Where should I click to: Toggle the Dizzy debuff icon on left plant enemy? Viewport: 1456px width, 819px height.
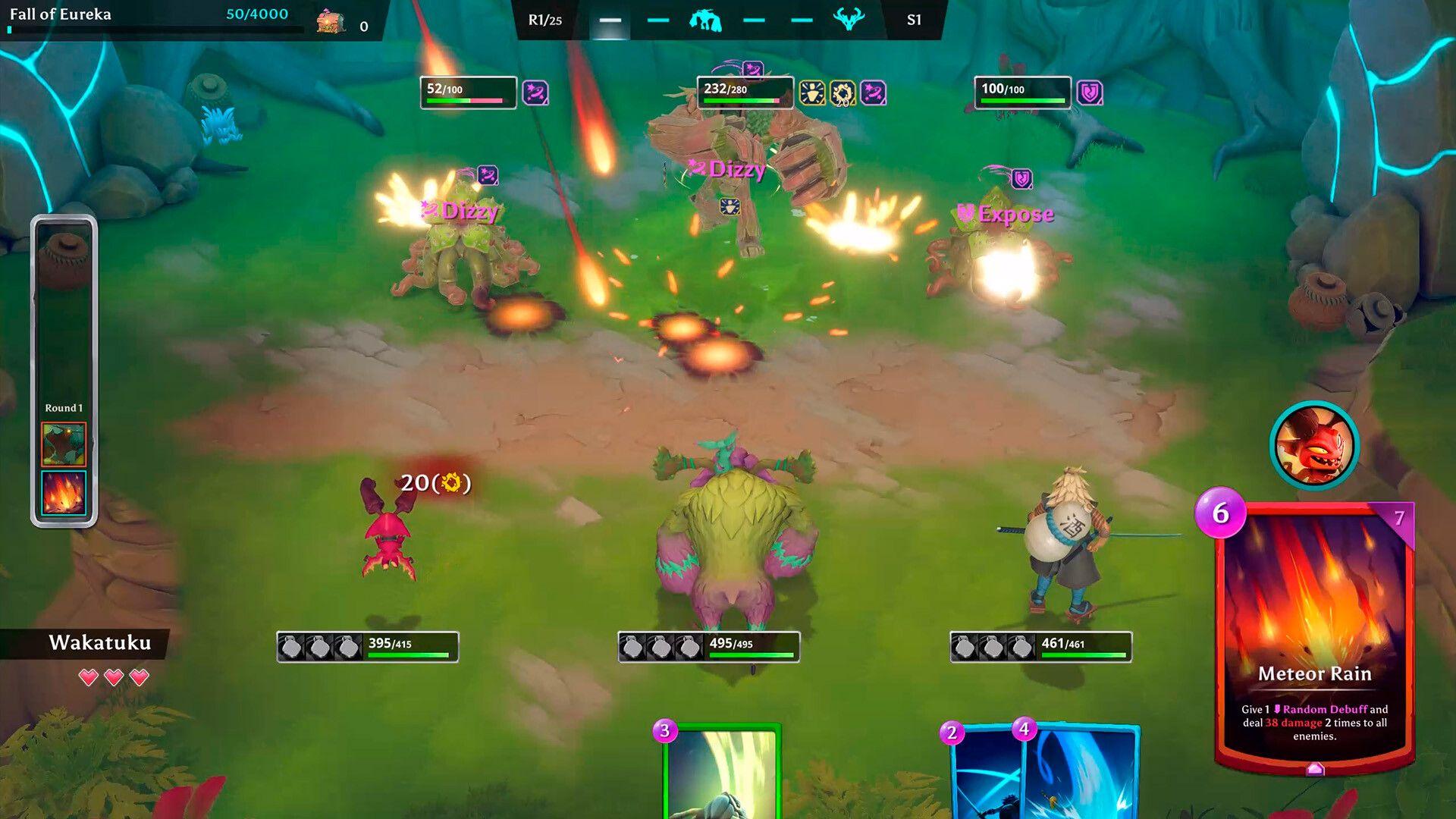pos(489,173)
